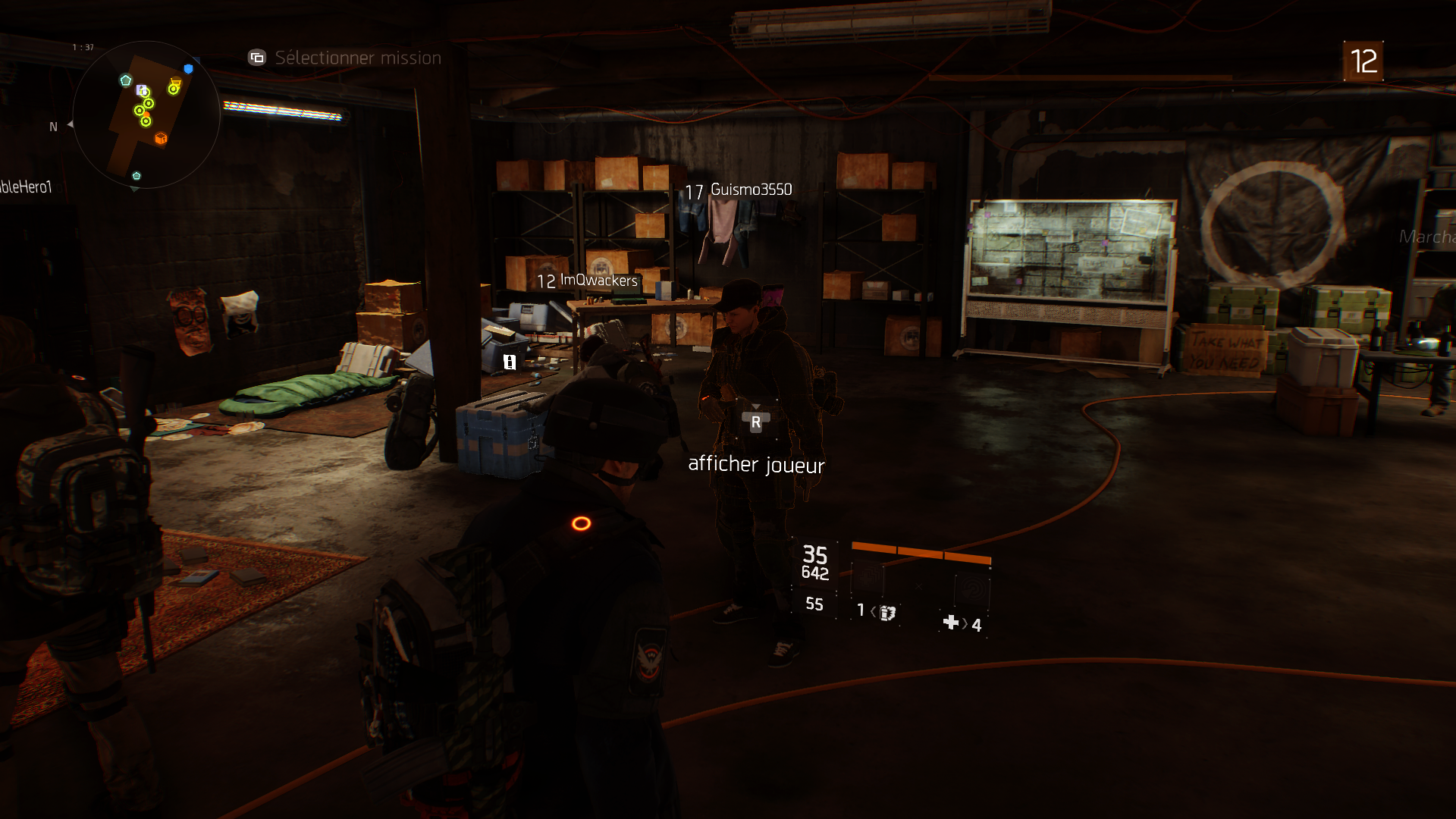The image size is (1456, 819).
Task: Click the grenade icon in the HUD
Action: coord(887,612)
